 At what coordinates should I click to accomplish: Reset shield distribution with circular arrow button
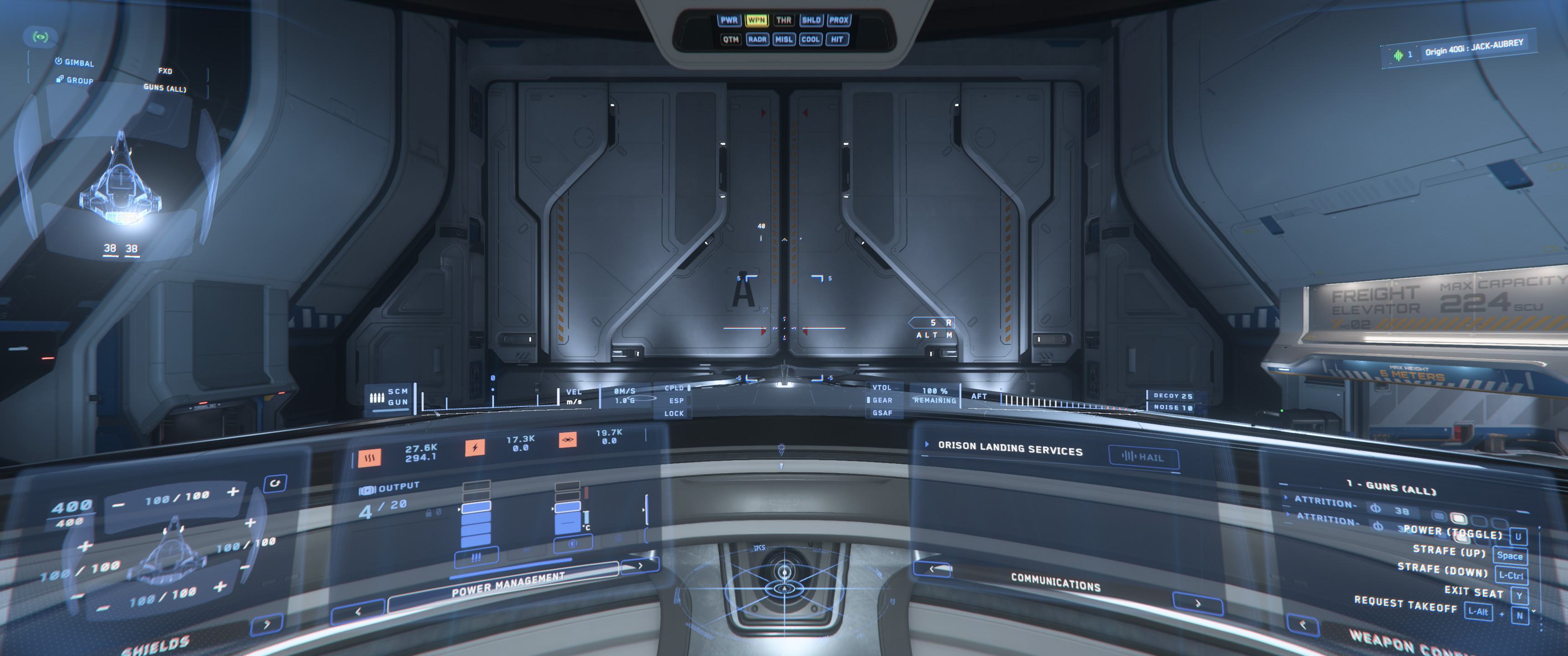coord(275,483)
